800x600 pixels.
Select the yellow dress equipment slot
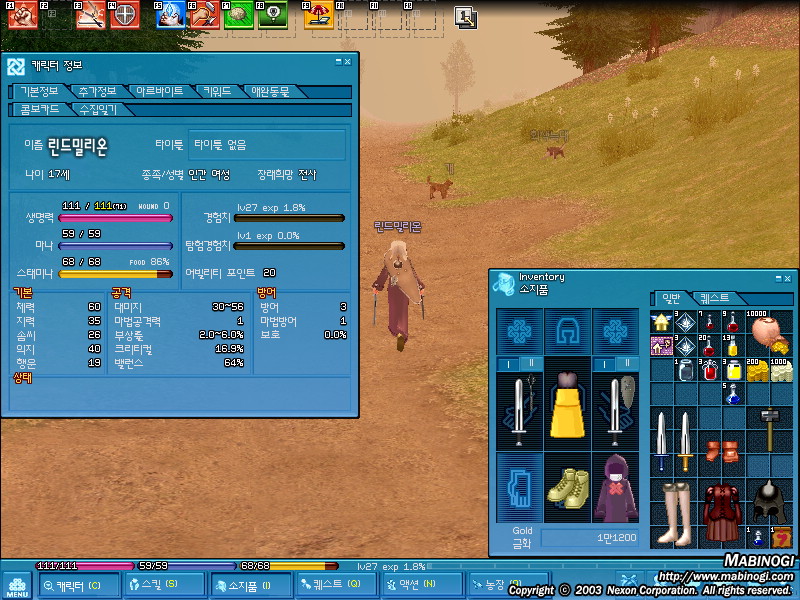tap(568, 403)
